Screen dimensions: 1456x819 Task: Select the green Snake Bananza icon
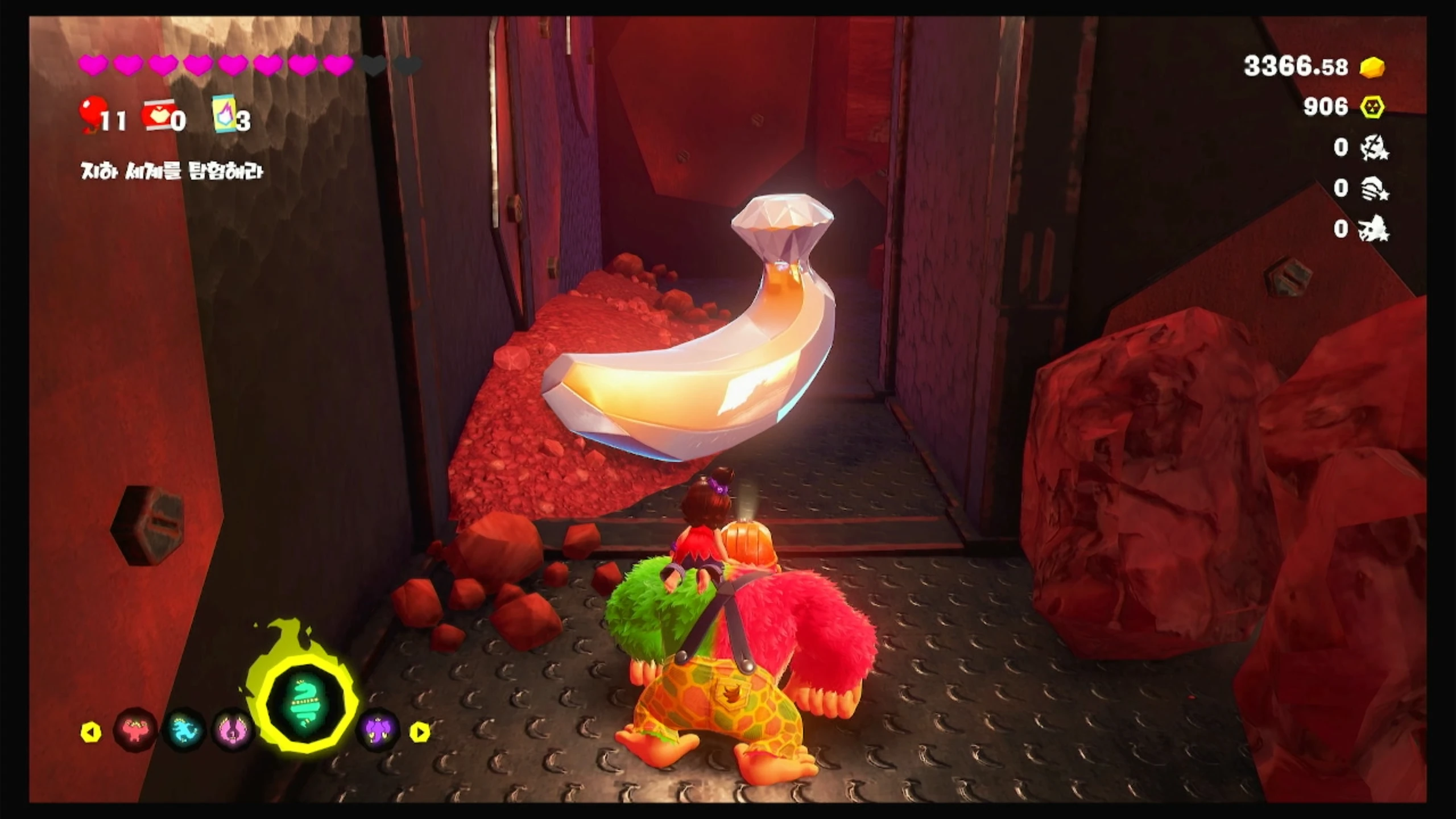tap(306, 705)
